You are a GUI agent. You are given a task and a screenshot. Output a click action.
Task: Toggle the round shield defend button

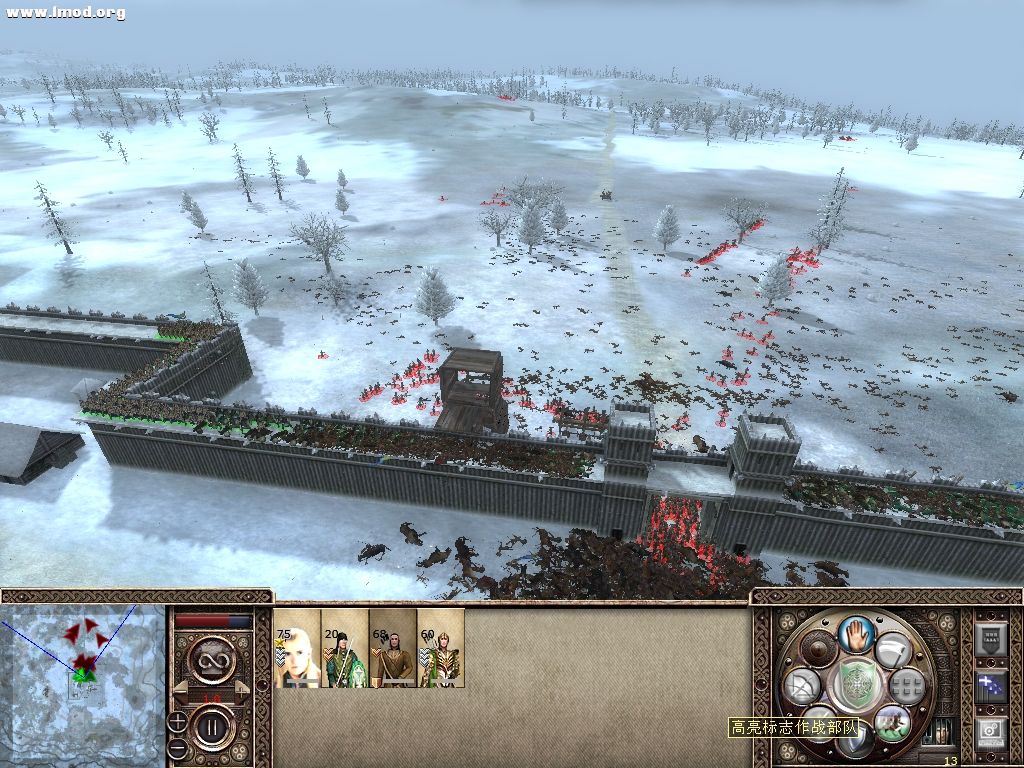(x=818, y=650)
